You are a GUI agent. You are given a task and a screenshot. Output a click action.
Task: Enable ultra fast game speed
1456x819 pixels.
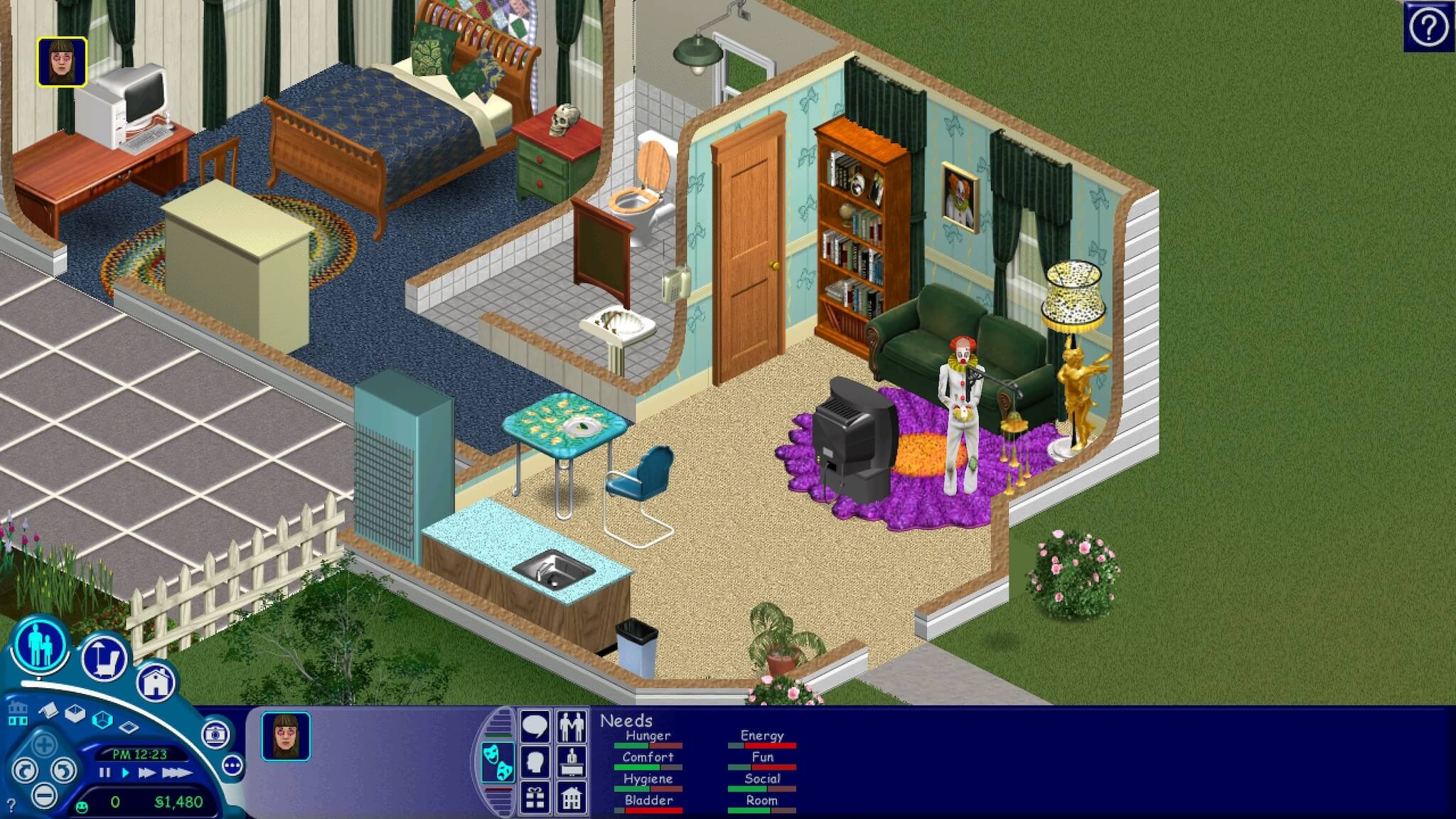pyautogui.click(x=178, y=774)
